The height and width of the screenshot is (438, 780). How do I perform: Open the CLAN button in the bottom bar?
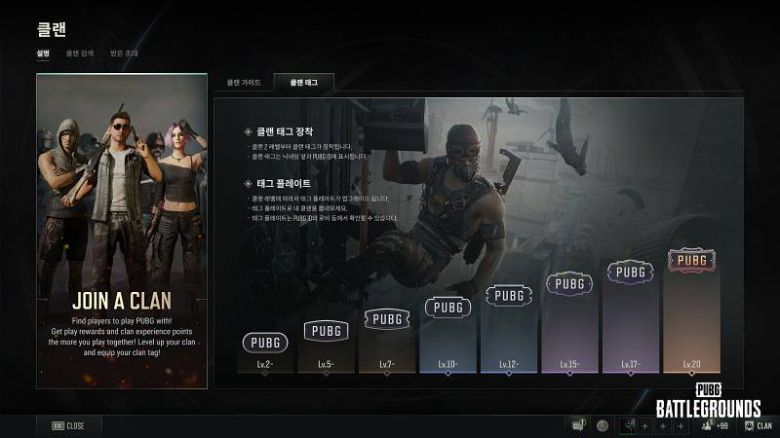[x=756, y=425]
